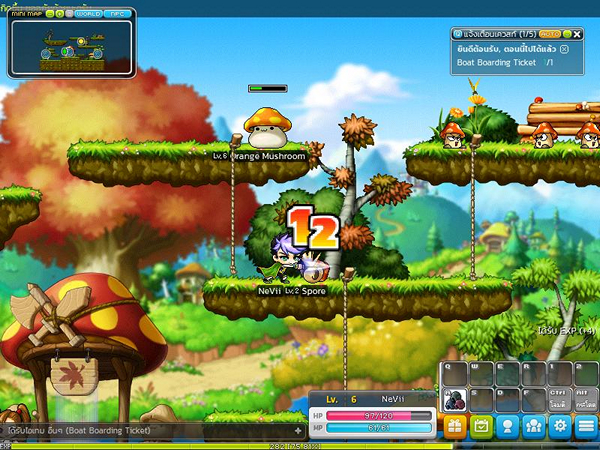Expand the chat window with plus icon
Image resolution: width=600 pixels, height=450 pixels.
click(298, 430)
